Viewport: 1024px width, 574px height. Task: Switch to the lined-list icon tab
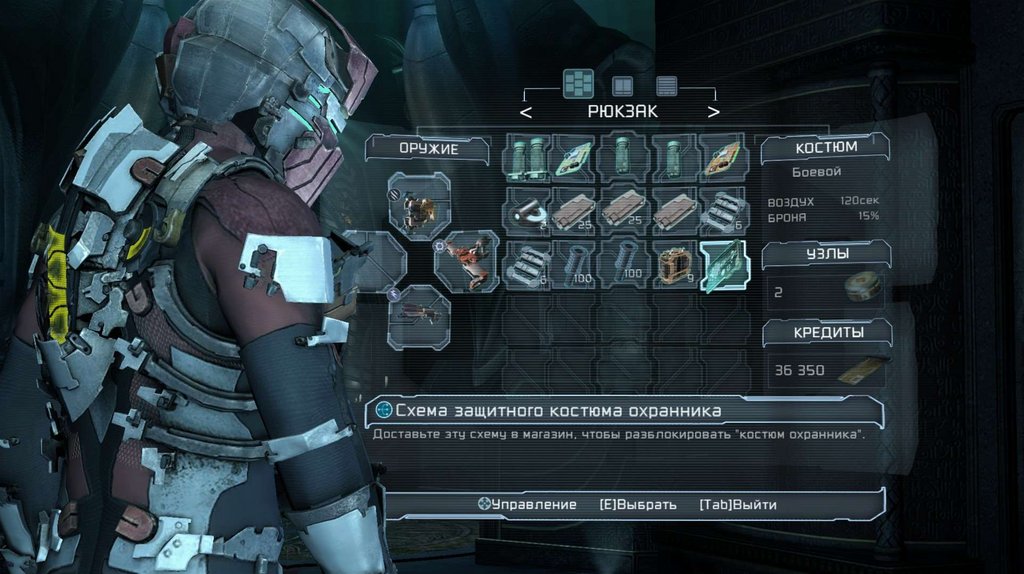[666, 85]
